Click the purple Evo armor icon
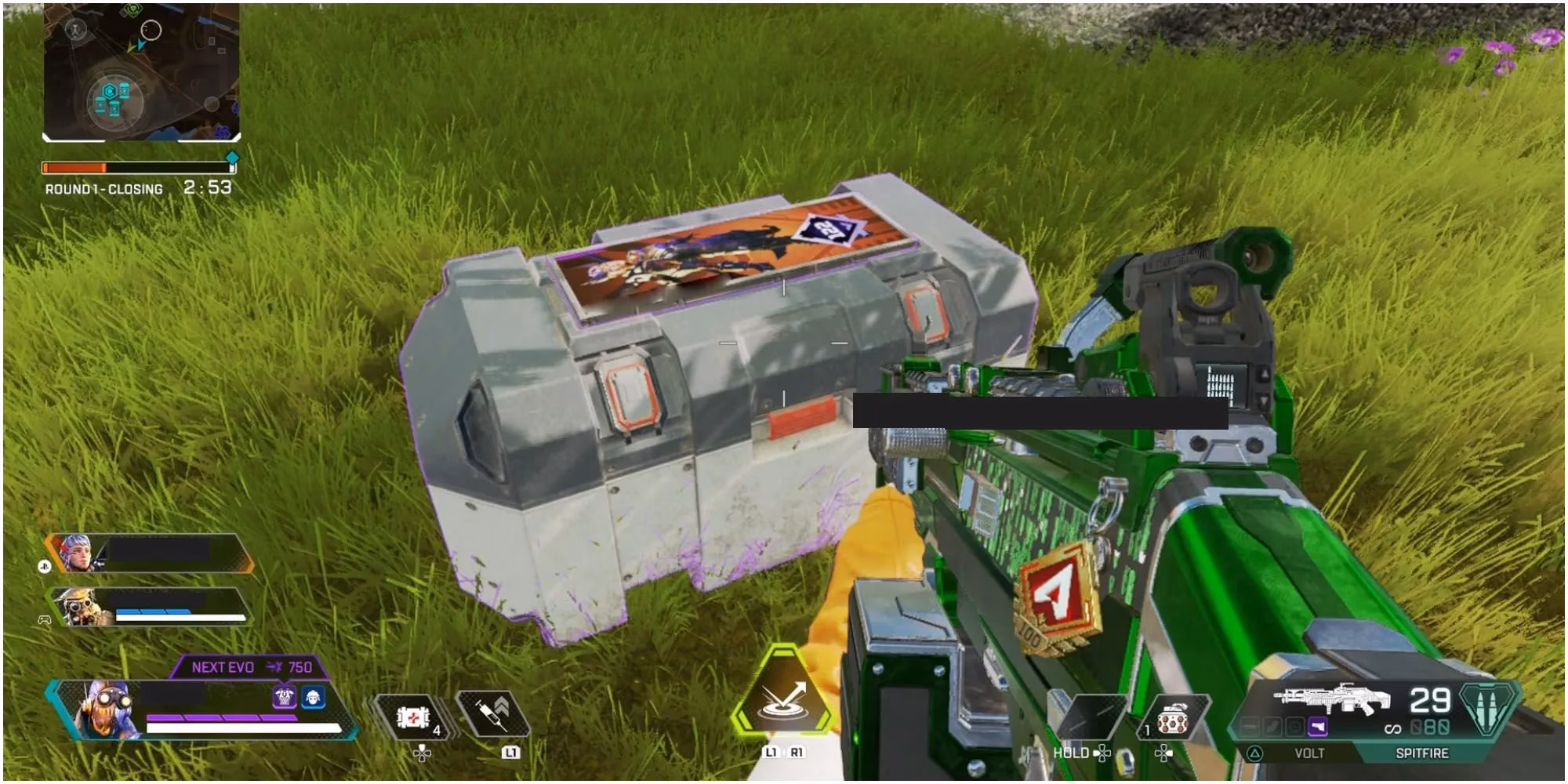The height and width of the screenshot is (784, 1568). (284, 698)
